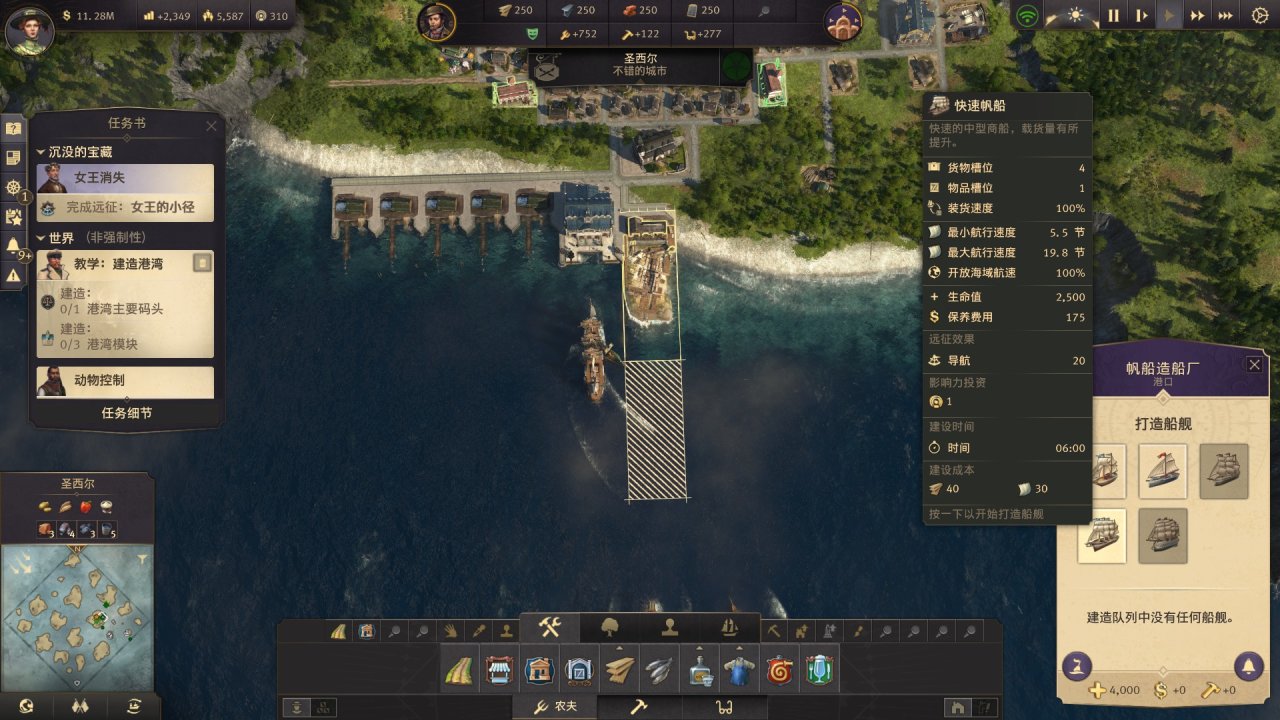The height and width of the screenshot is (720, 1280).
Task: Open the 动物控制 quest entry
Action: (126, 381)
